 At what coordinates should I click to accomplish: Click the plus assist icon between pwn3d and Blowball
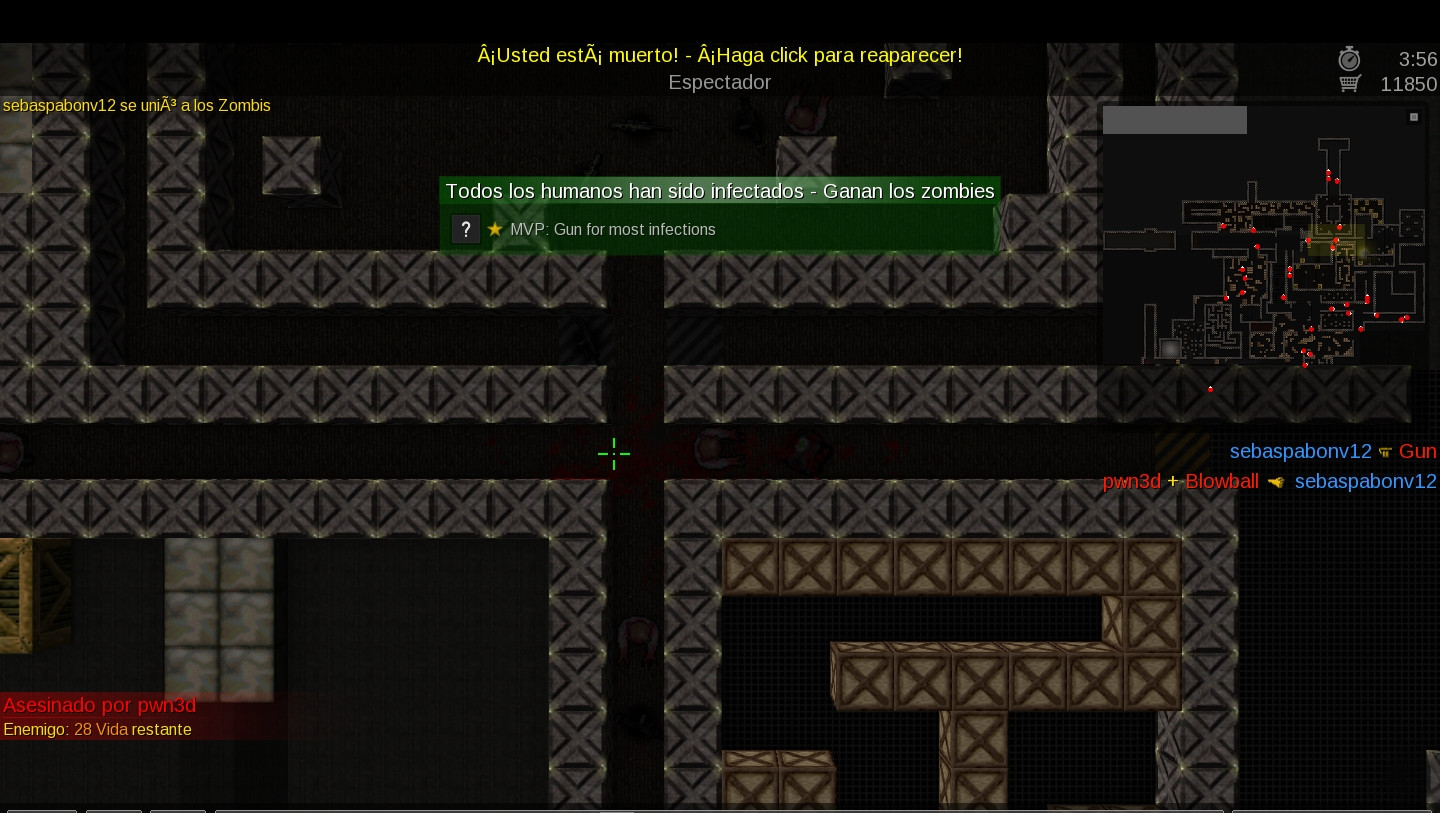click(1173, 481)
